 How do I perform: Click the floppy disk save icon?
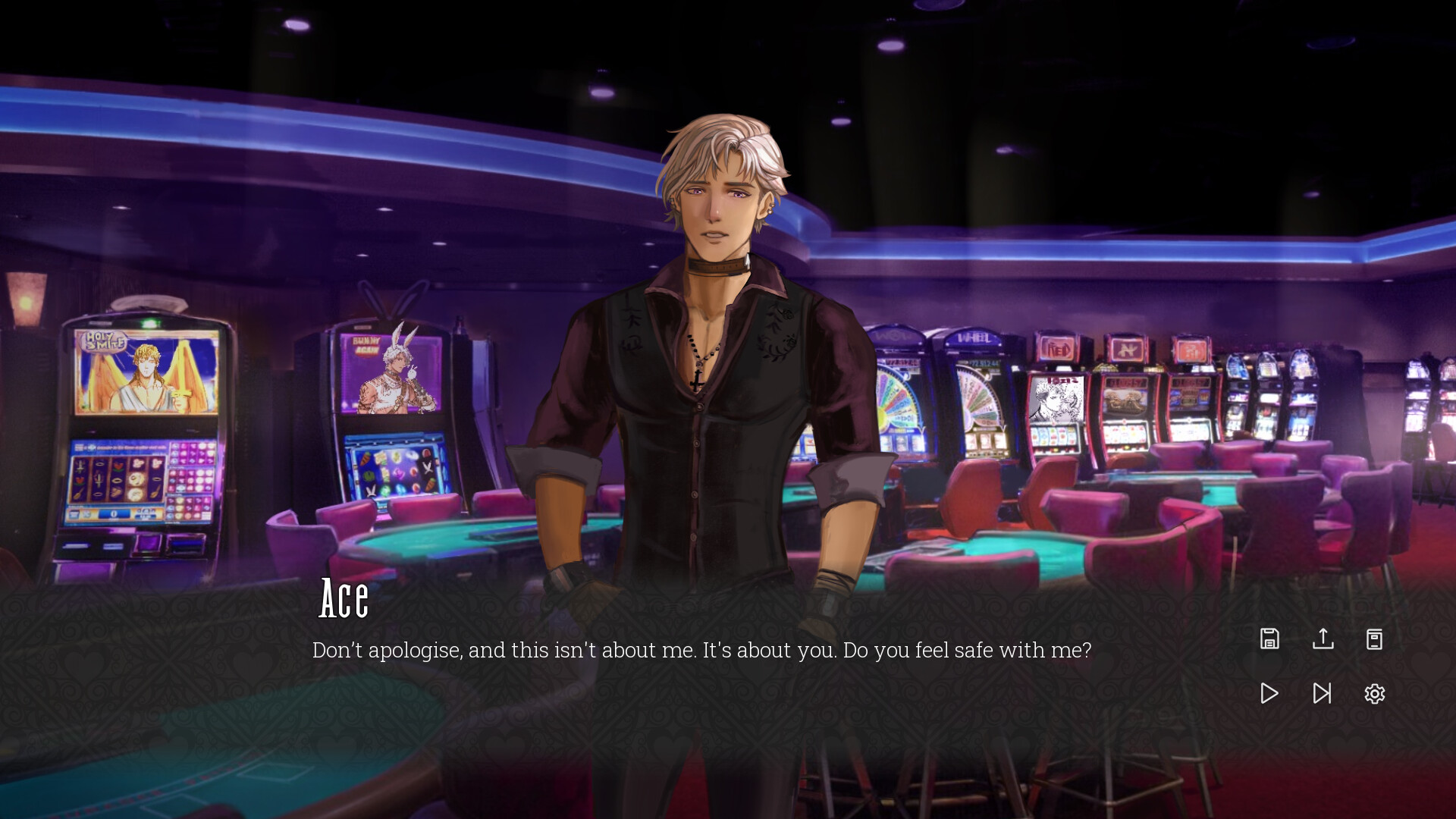coord(1269,639)
